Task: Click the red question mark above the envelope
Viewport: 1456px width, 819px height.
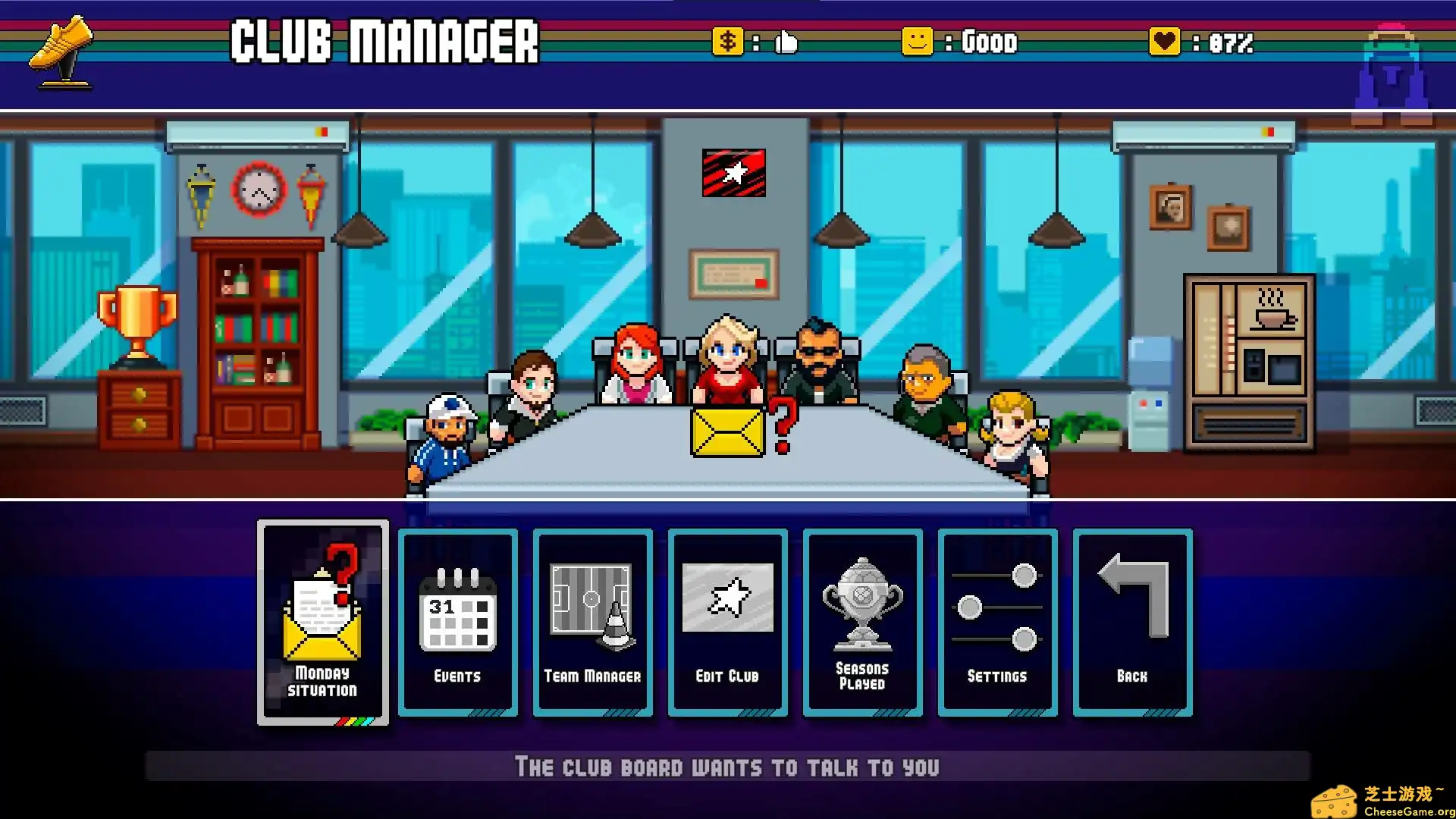Action: click(781, 421)
